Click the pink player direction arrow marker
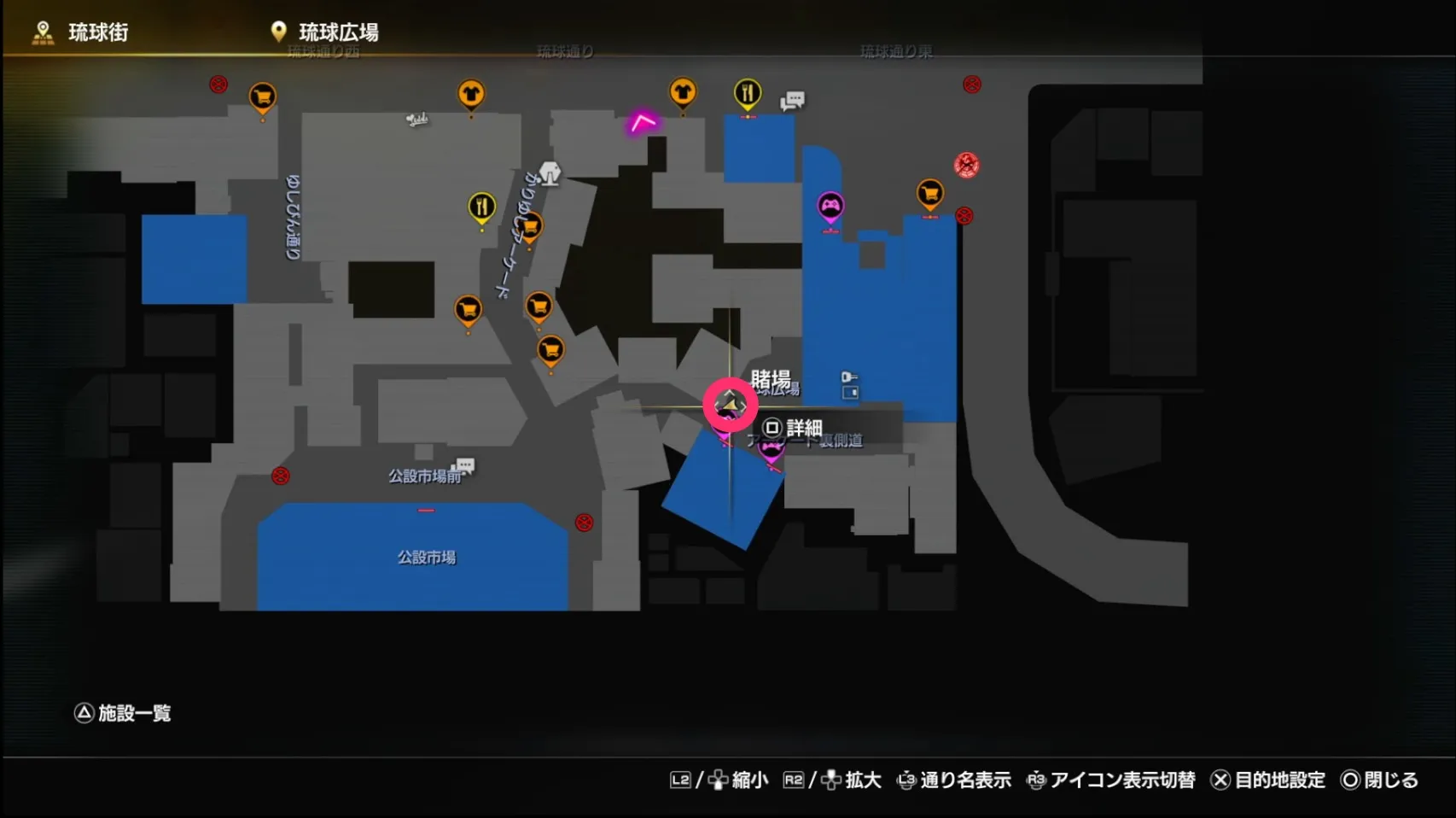 tap(643, 121)
